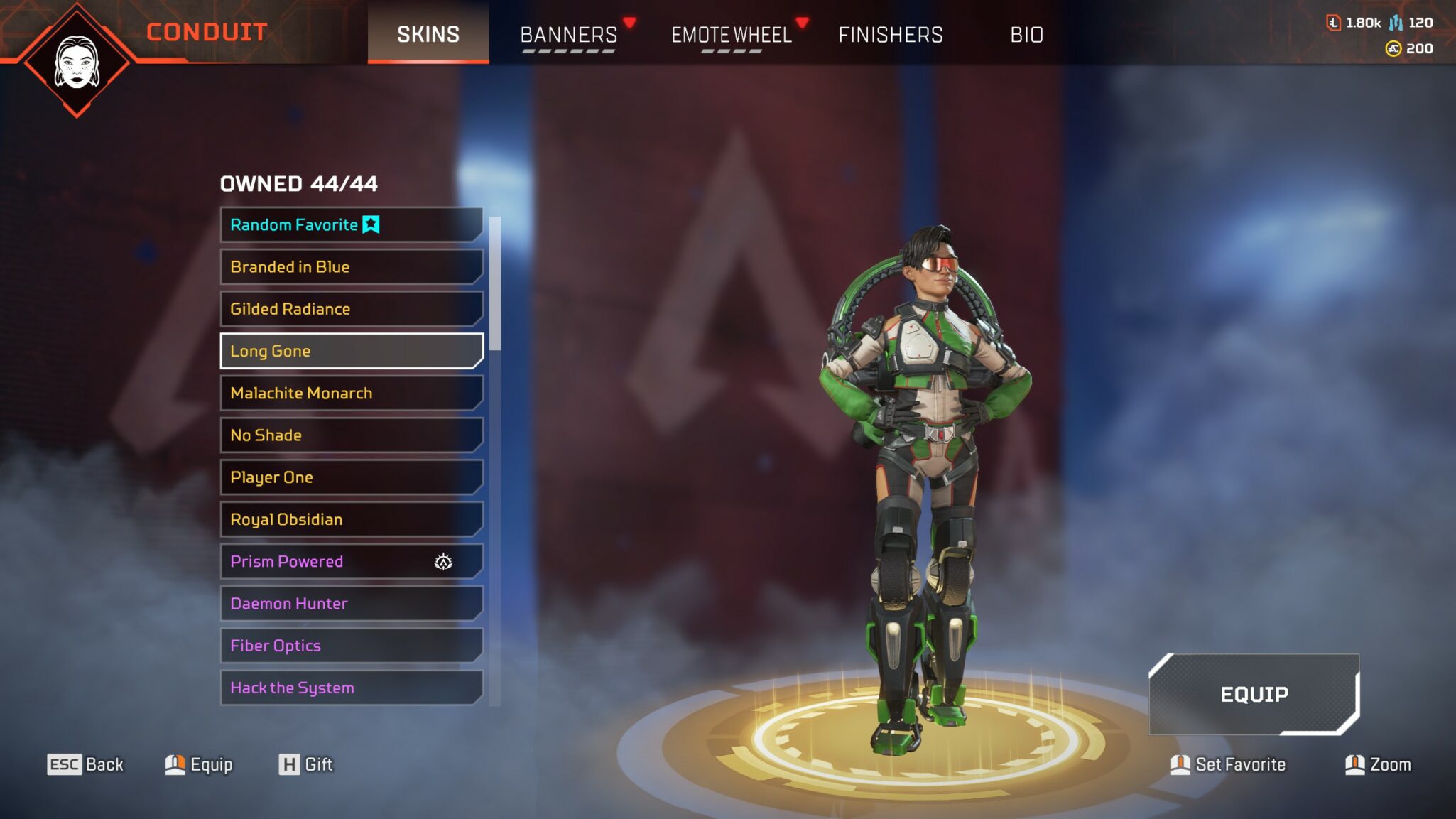1456x819 pixels.
Task: Choose the No Shade skin
Action: coord(351,435)
